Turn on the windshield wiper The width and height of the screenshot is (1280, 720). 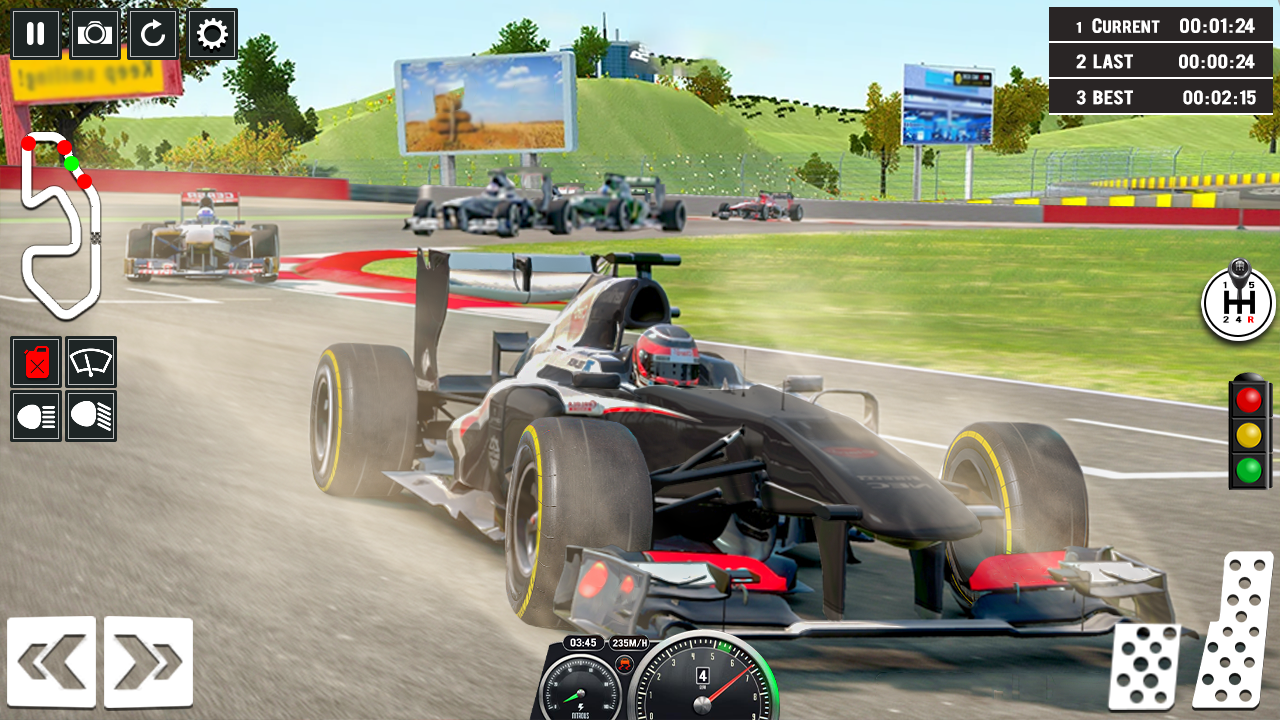pyautogui.click(x=90, y=363)
